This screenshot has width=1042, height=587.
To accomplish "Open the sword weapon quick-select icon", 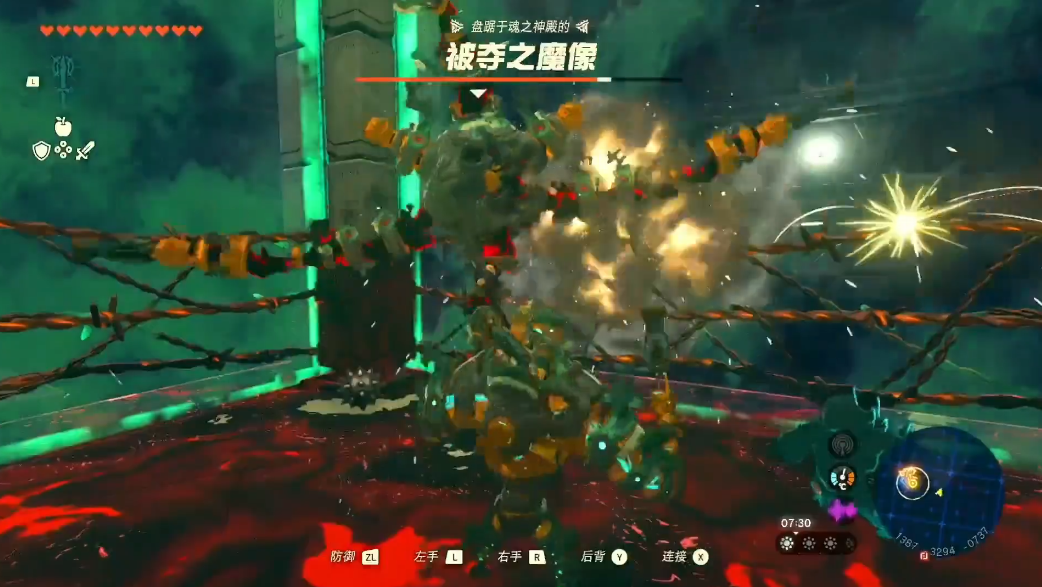I will point(85,150).
